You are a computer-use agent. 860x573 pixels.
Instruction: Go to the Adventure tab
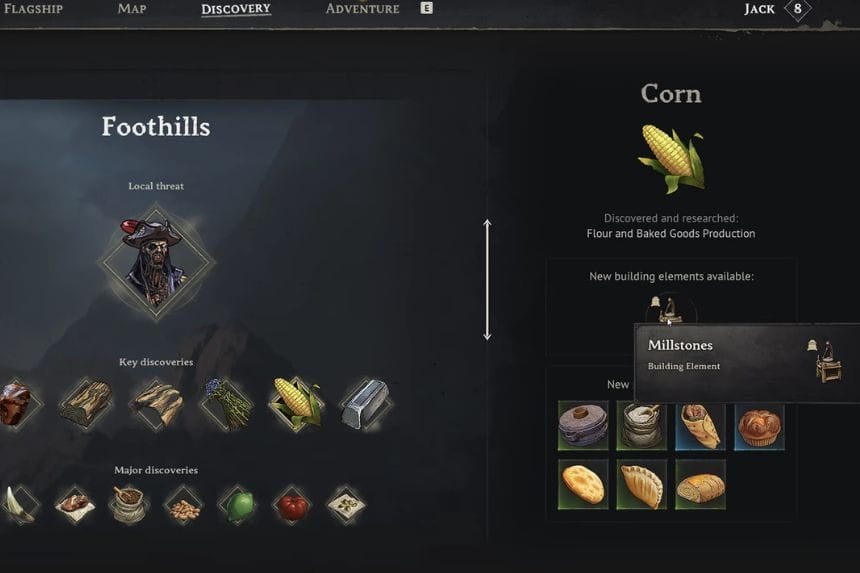pyautogui.click(x=362, y=9)
